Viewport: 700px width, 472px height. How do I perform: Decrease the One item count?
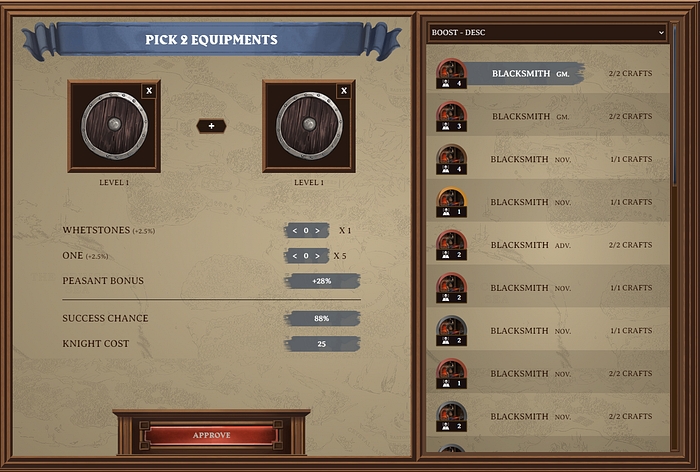coord(294,256)
